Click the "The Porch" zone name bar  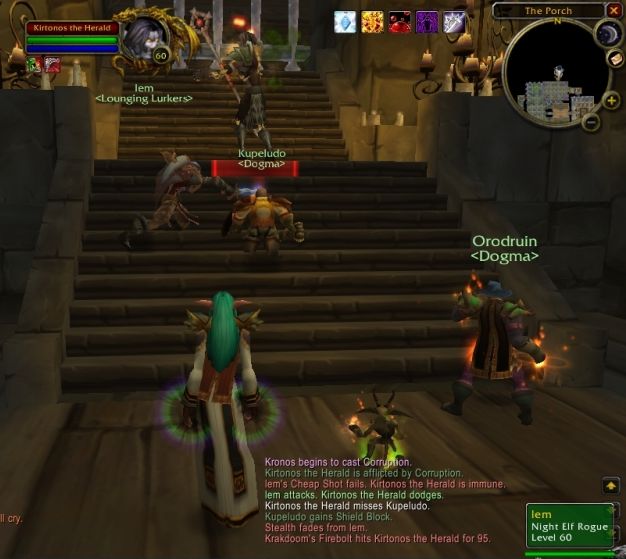(x=548, y=11)
